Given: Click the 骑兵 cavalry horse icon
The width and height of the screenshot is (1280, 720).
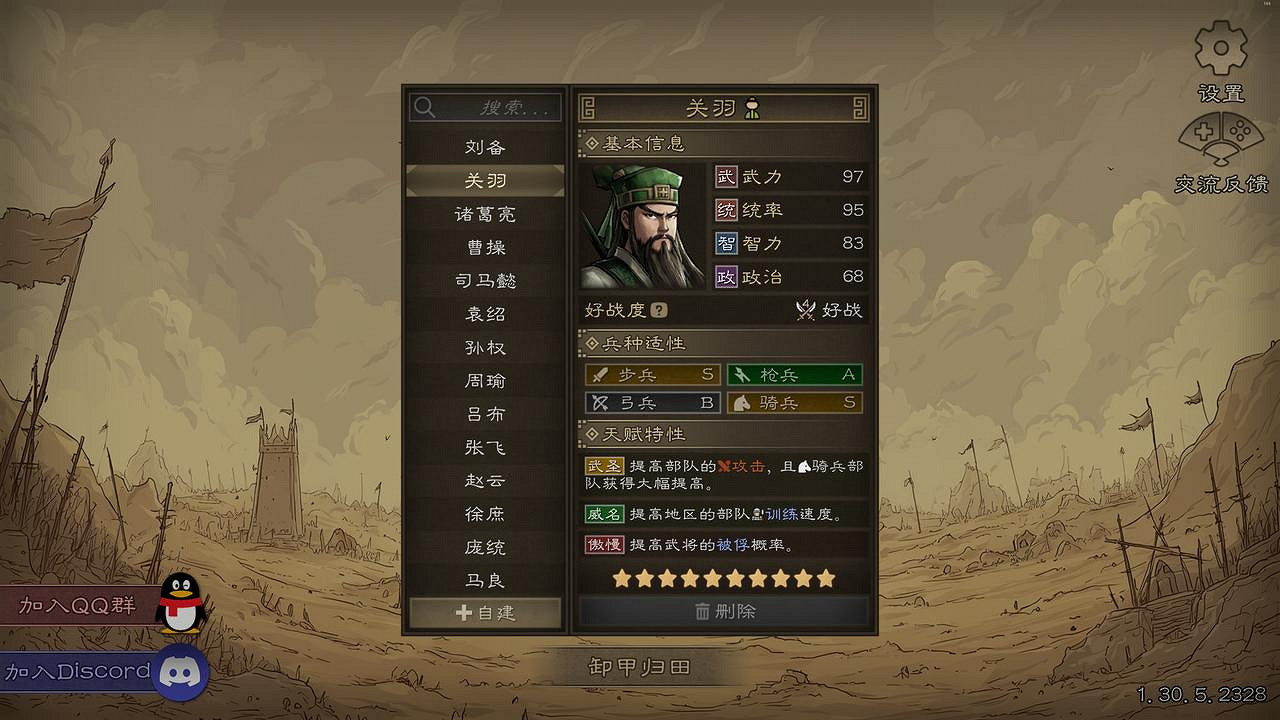Looking at the screenshot, I should (741, 404).
